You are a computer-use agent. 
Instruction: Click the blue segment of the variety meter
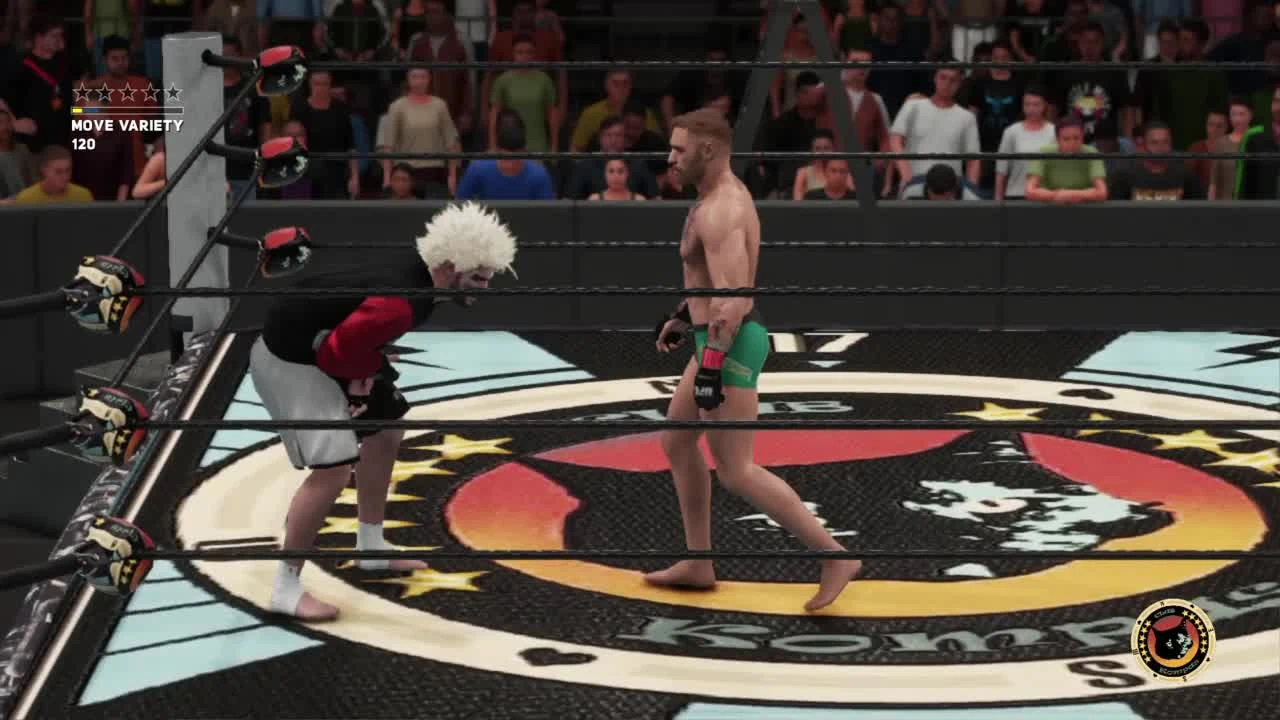pos(91,110)
